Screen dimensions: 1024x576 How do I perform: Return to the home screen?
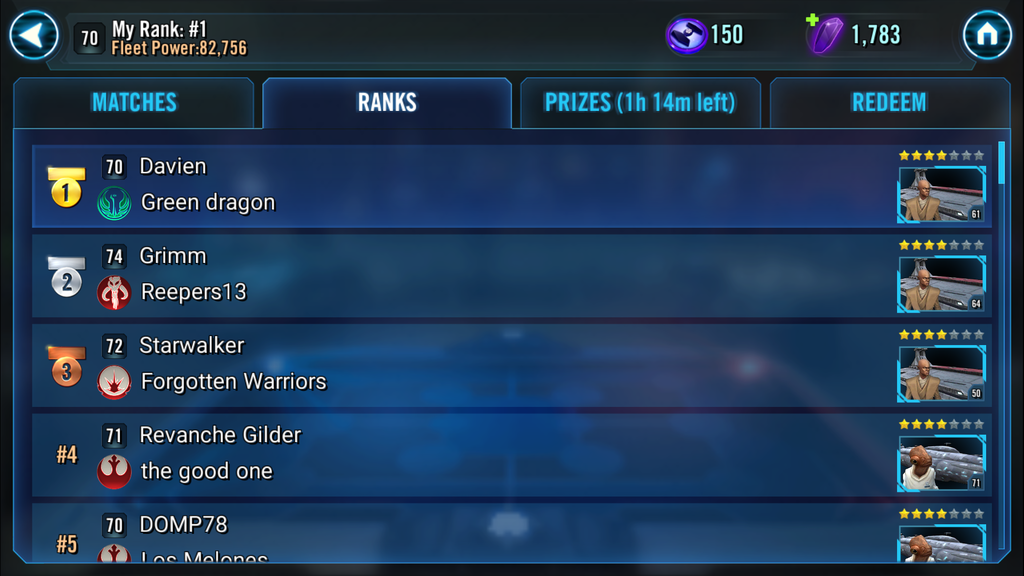(x=987, y=36)
